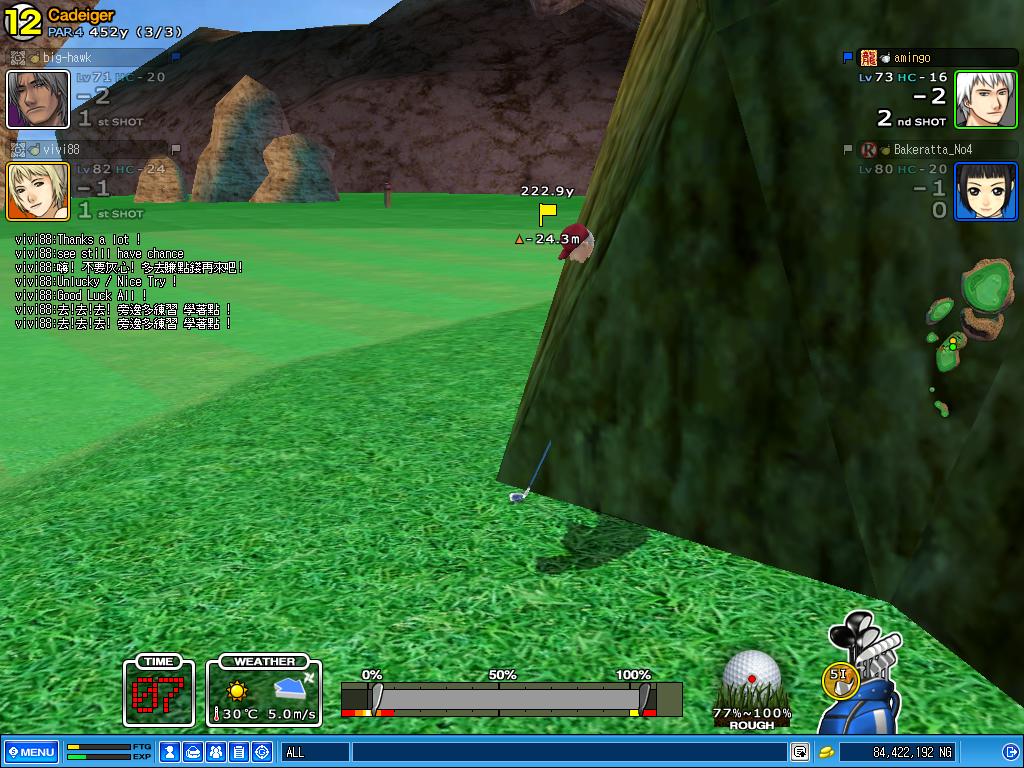Click the golf ball impact point indicator

pyautogui.click(x=752, y=678)
